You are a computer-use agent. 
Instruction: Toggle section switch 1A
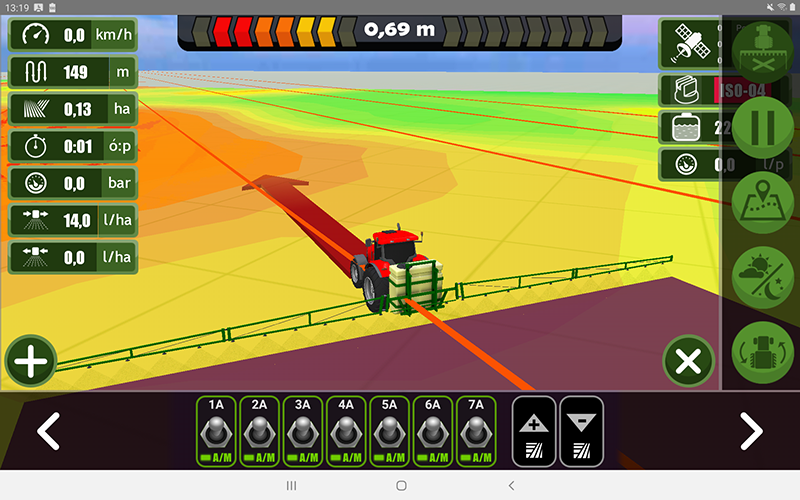[216, 431]
